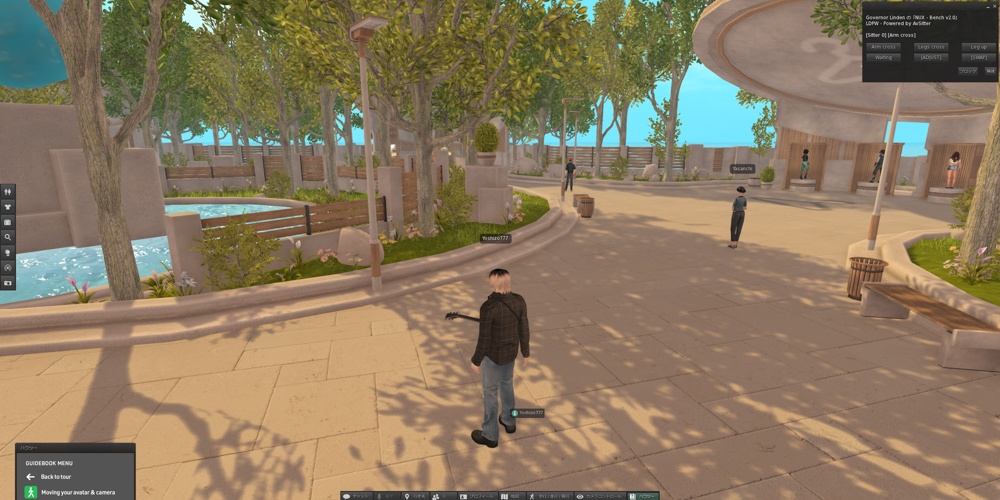Viewport: 1000px width, 500px height.
Task: Switch to the Waiting pose
Action: [x=883, y=58]
